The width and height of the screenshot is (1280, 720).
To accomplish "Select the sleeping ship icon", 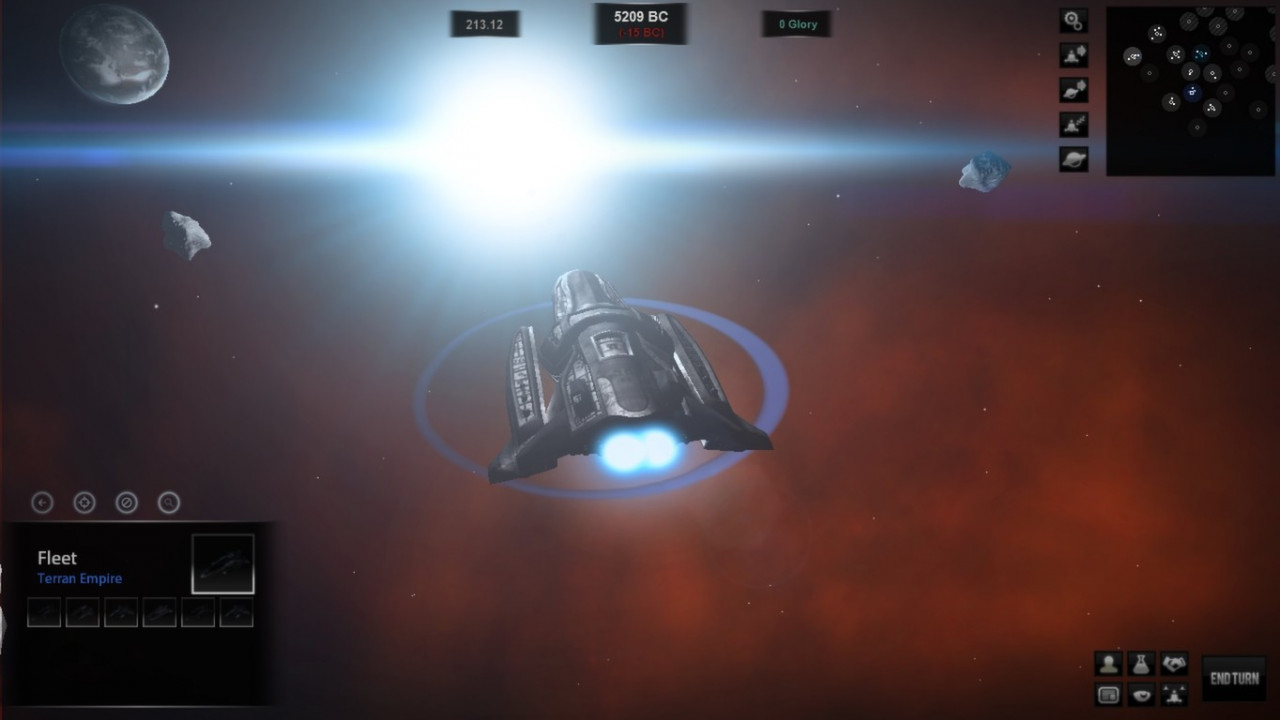I will click(x=1073, y=124).
